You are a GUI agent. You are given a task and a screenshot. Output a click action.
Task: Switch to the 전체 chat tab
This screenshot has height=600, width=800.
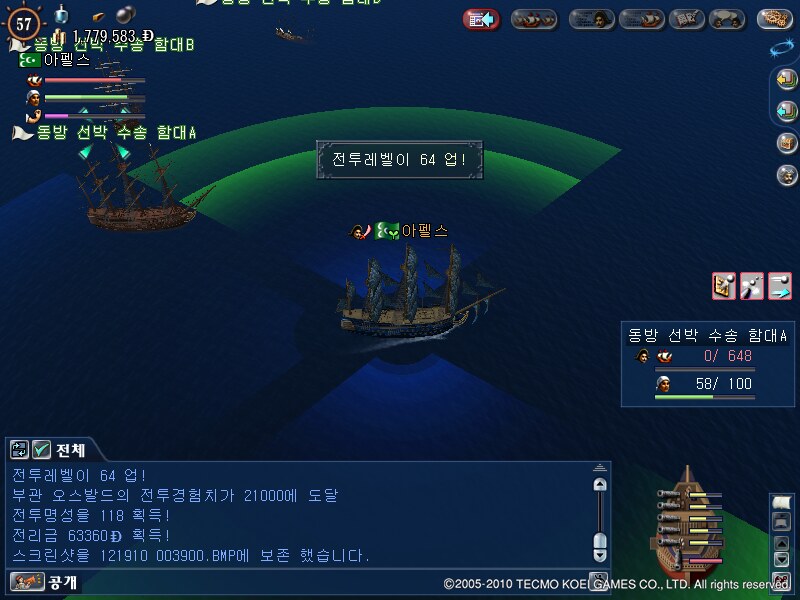70,450
